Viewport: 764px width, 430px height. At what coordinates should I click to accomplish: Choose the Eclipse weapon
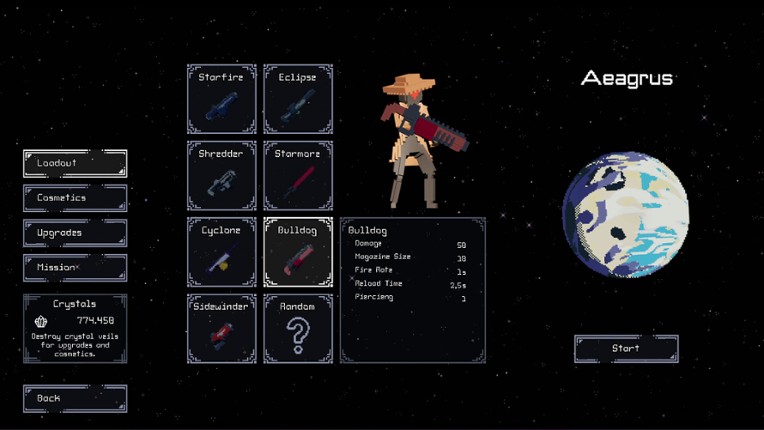pyautogui.click(x=298, y=99)
